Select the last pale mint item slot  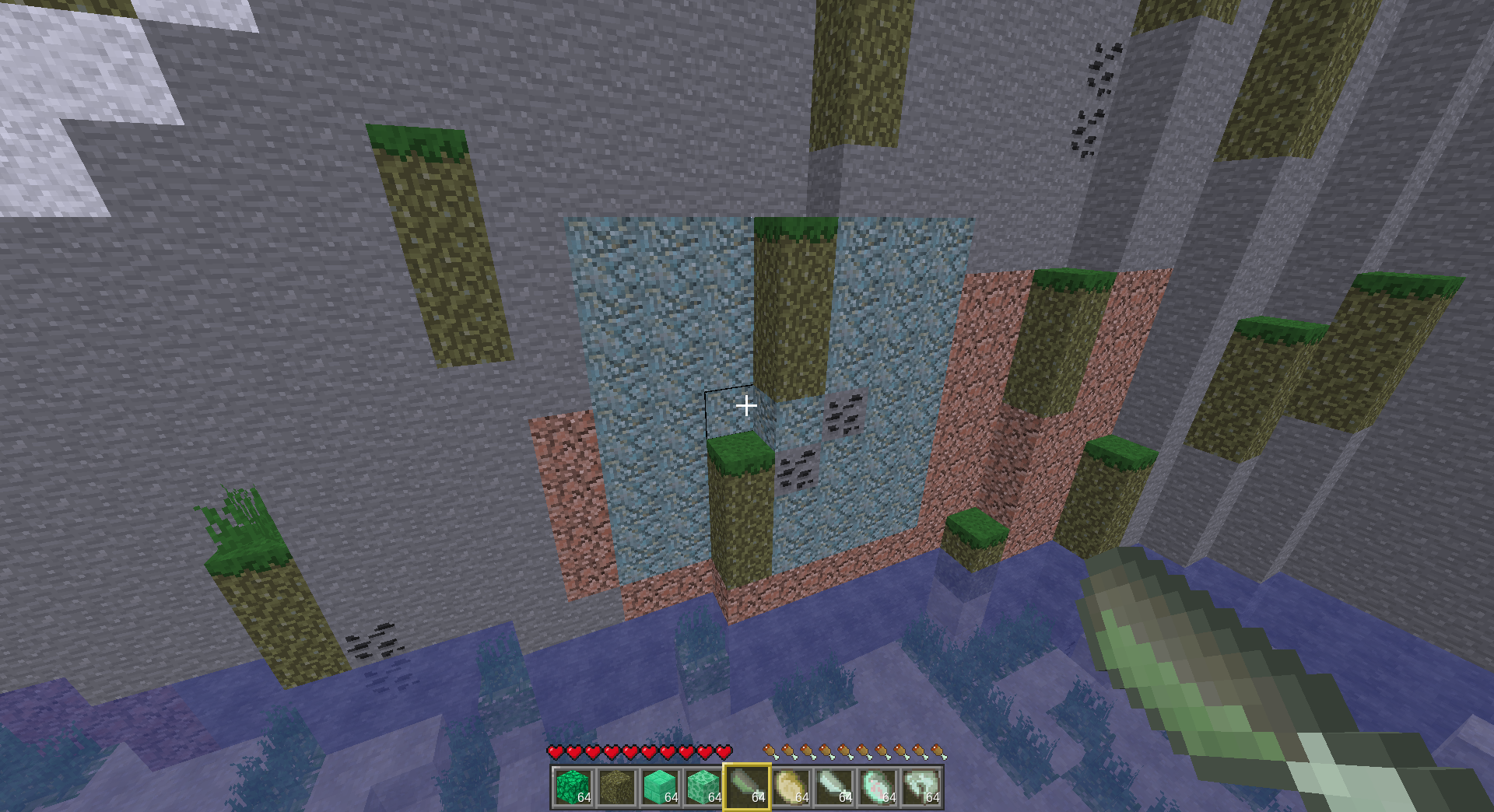921,787
